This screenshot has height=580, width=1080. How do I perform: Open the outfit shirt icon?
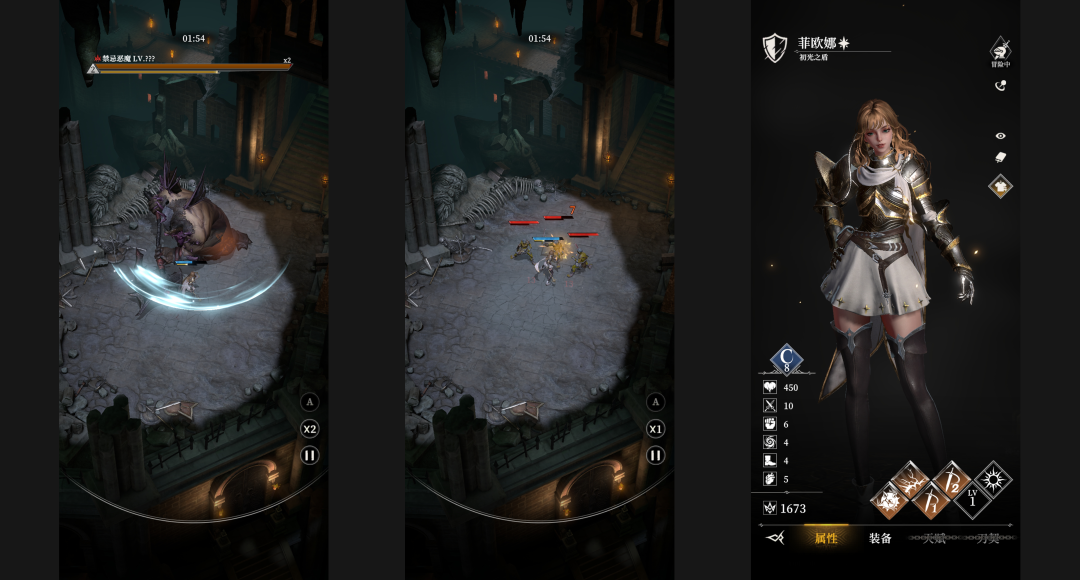(x=1000, y=185)
